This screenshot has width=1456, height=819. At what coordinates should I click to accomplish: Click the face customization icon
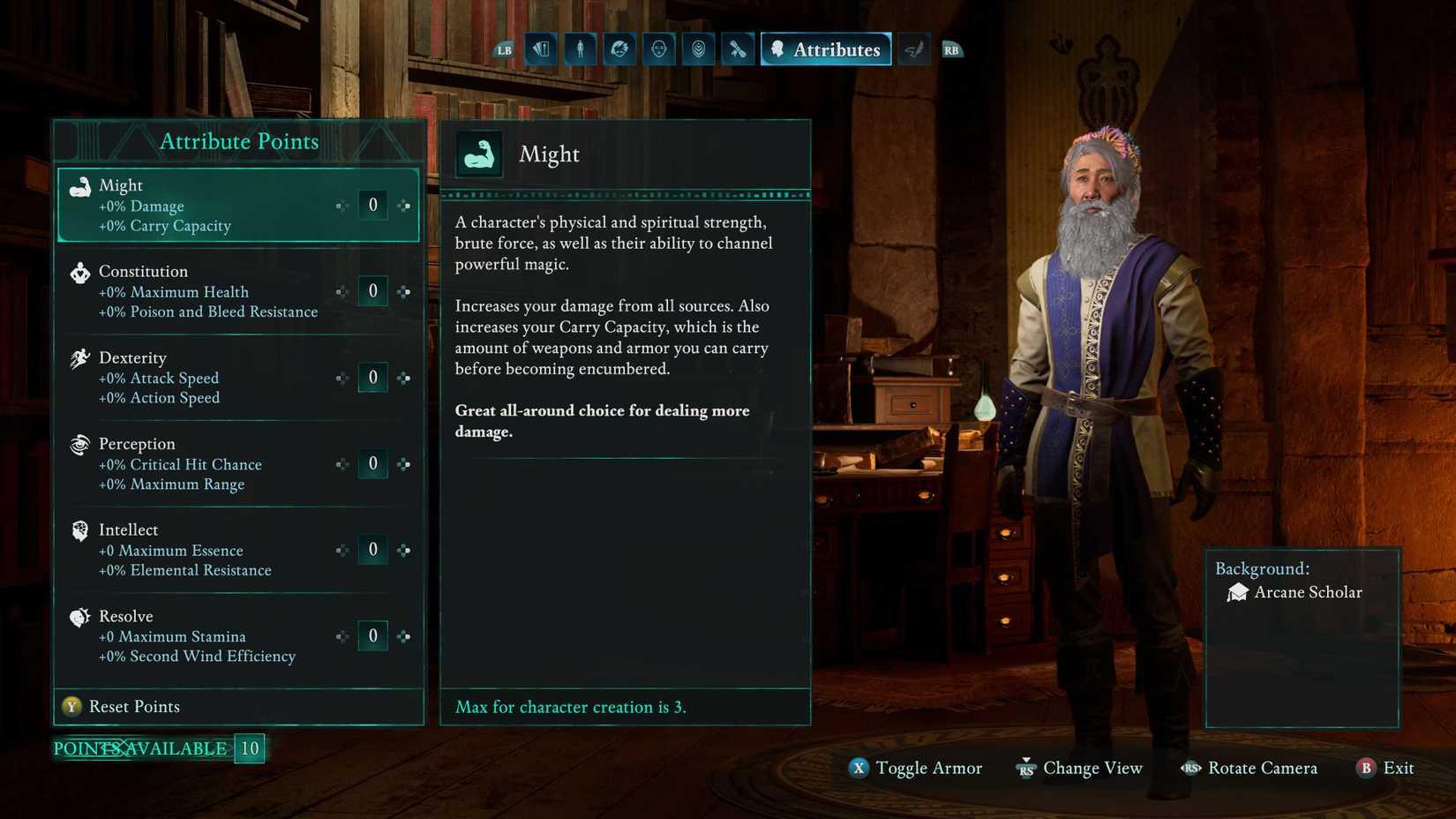pos(657,49)
